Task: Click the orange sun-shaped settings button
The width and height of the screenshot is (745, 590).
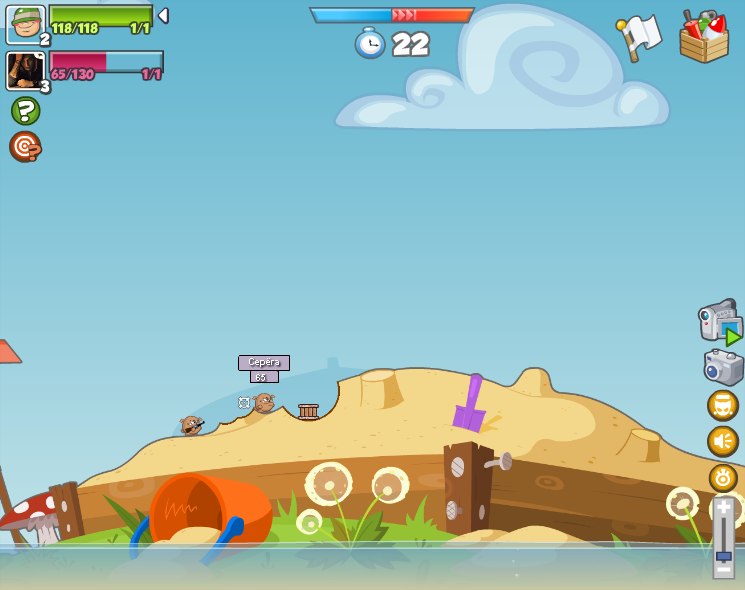Action: pyautogui.click(x=723, y=478)
